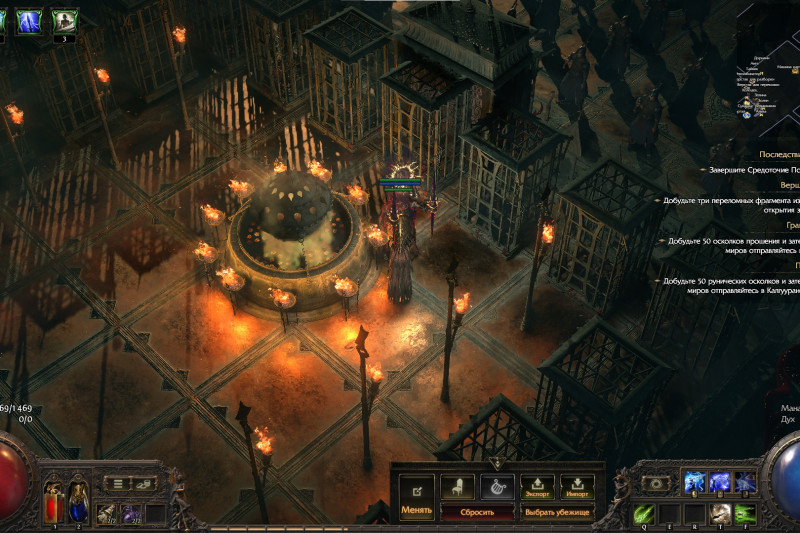The height and width of the screenshot is (533, 800).
Task: Choose Выбрать убежище to pick a hideout
Action: click(x=557, y=511)
